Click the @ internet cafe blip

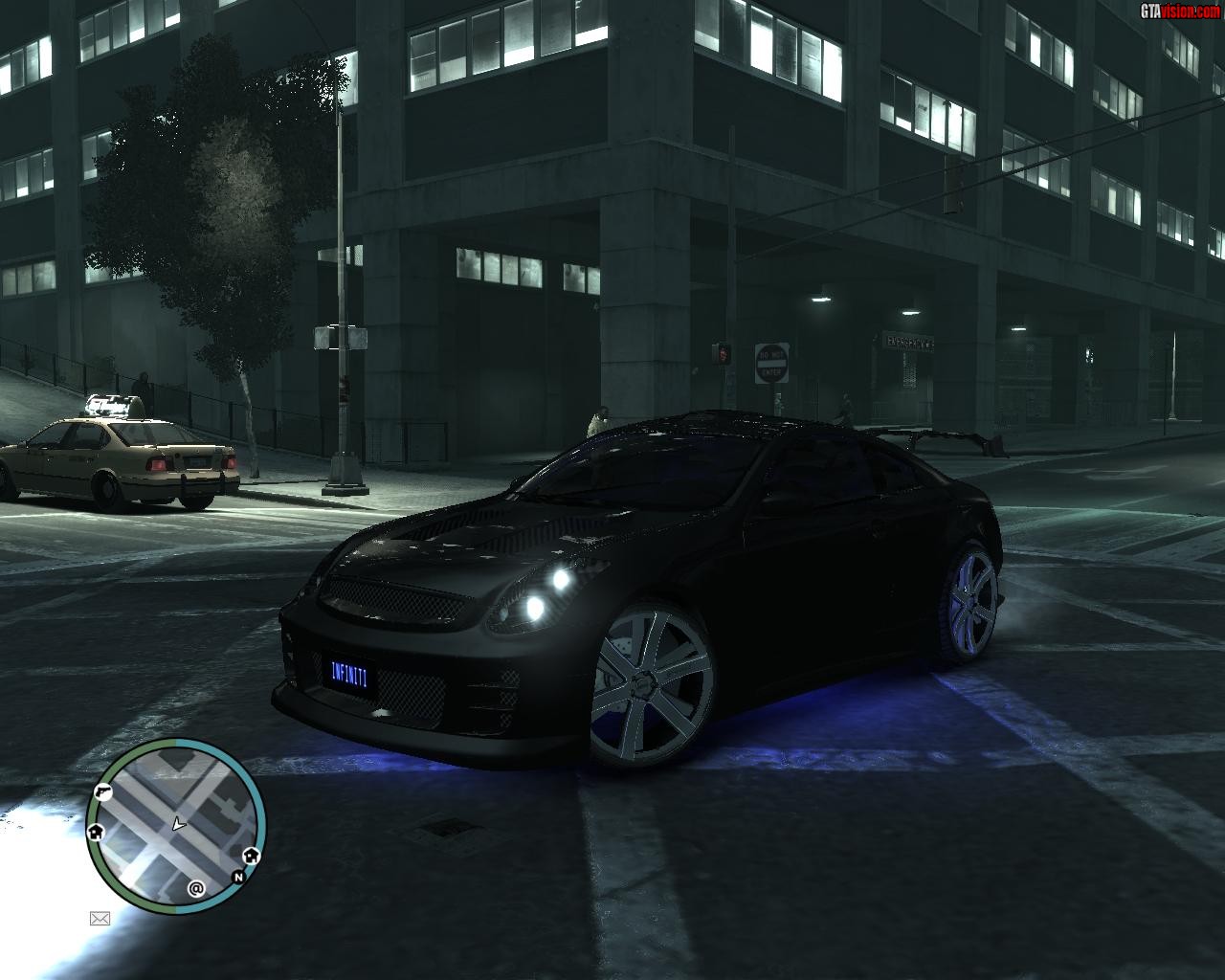pos(196,888)
